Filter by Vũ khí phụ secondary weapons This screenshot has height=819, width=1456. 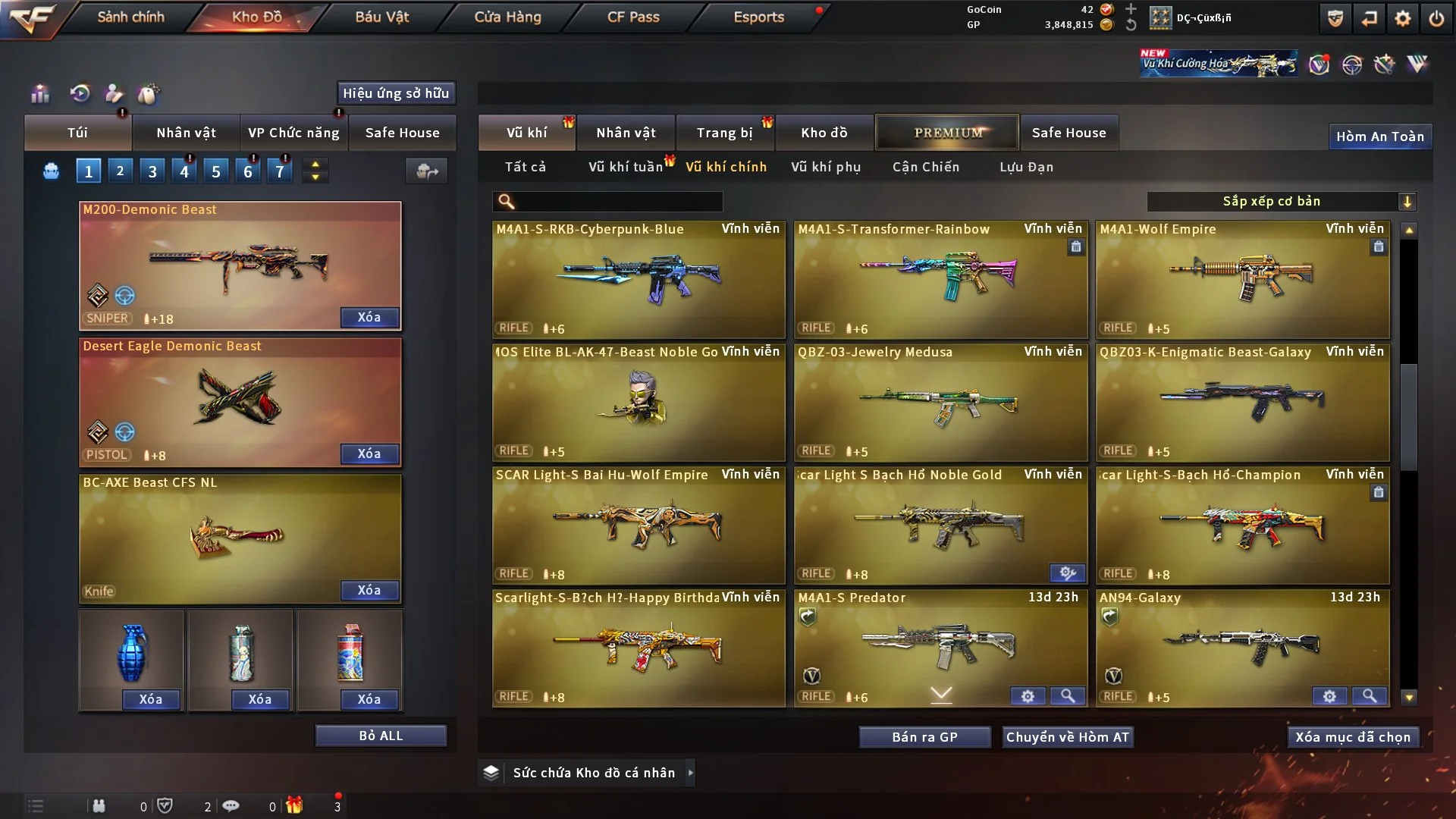(x=826, y=167)
